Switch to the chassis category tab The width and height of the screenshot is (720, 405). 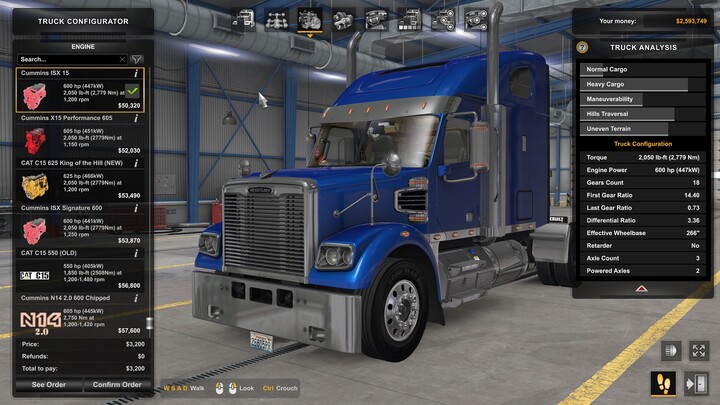click(276, 19)
